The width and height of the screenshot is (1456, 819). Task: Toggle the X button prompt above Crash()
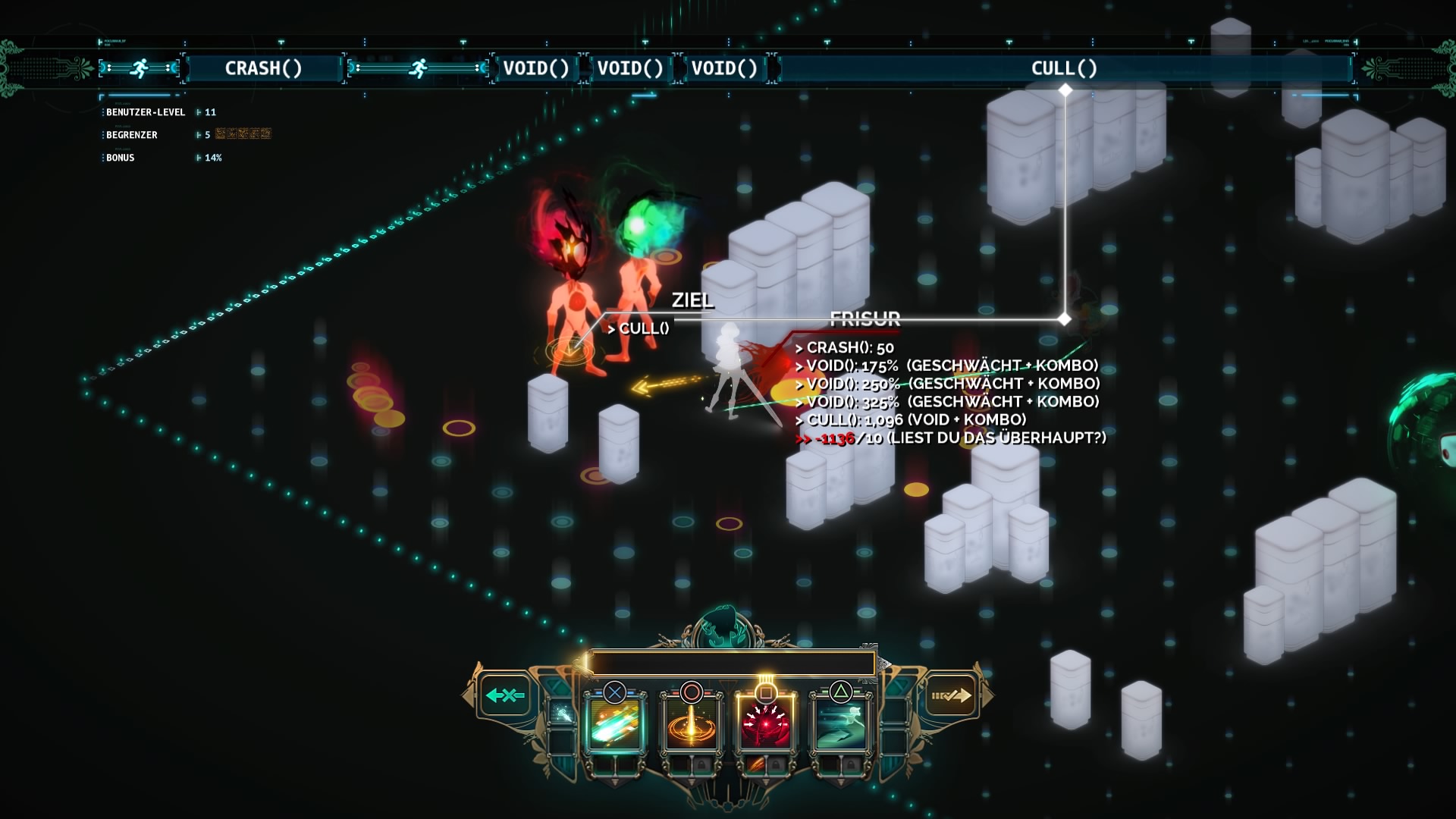click(x=614, y=692)
